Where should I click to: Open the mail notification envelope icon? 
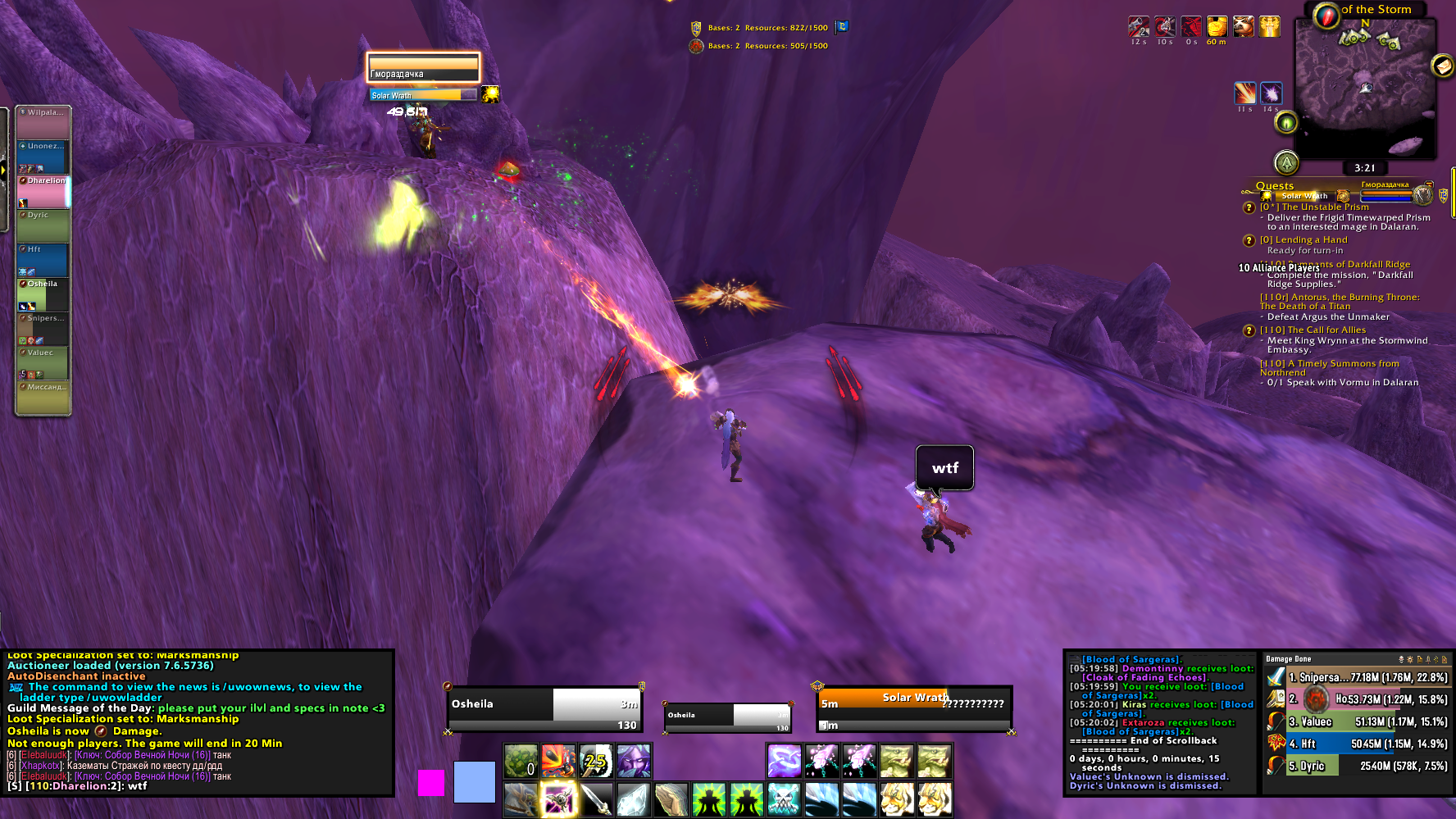pyautogui.click(x=1442, y=65)
